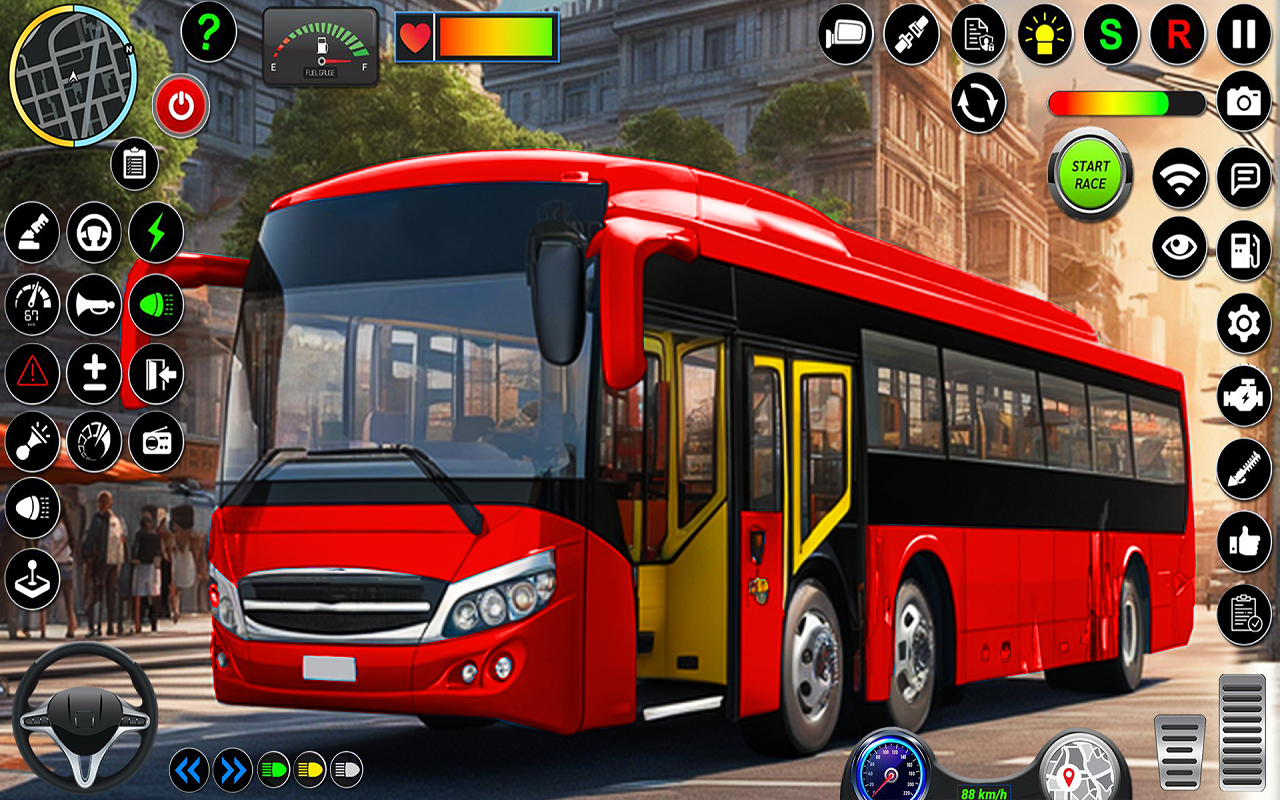Open the radio player
The height and width of the screenshot is (800, 1280).
pyautogui.click(x=156, y=441)
